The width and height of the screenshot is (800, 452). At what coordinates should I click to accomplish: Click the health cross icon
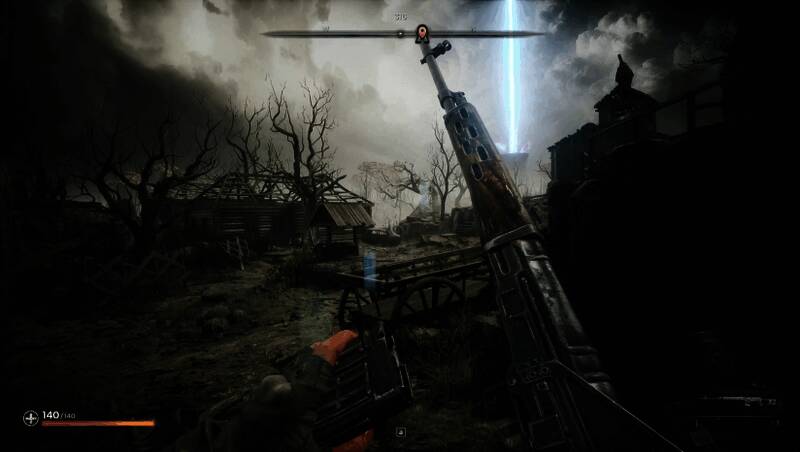pyautogui.click(x=31, y=416)
